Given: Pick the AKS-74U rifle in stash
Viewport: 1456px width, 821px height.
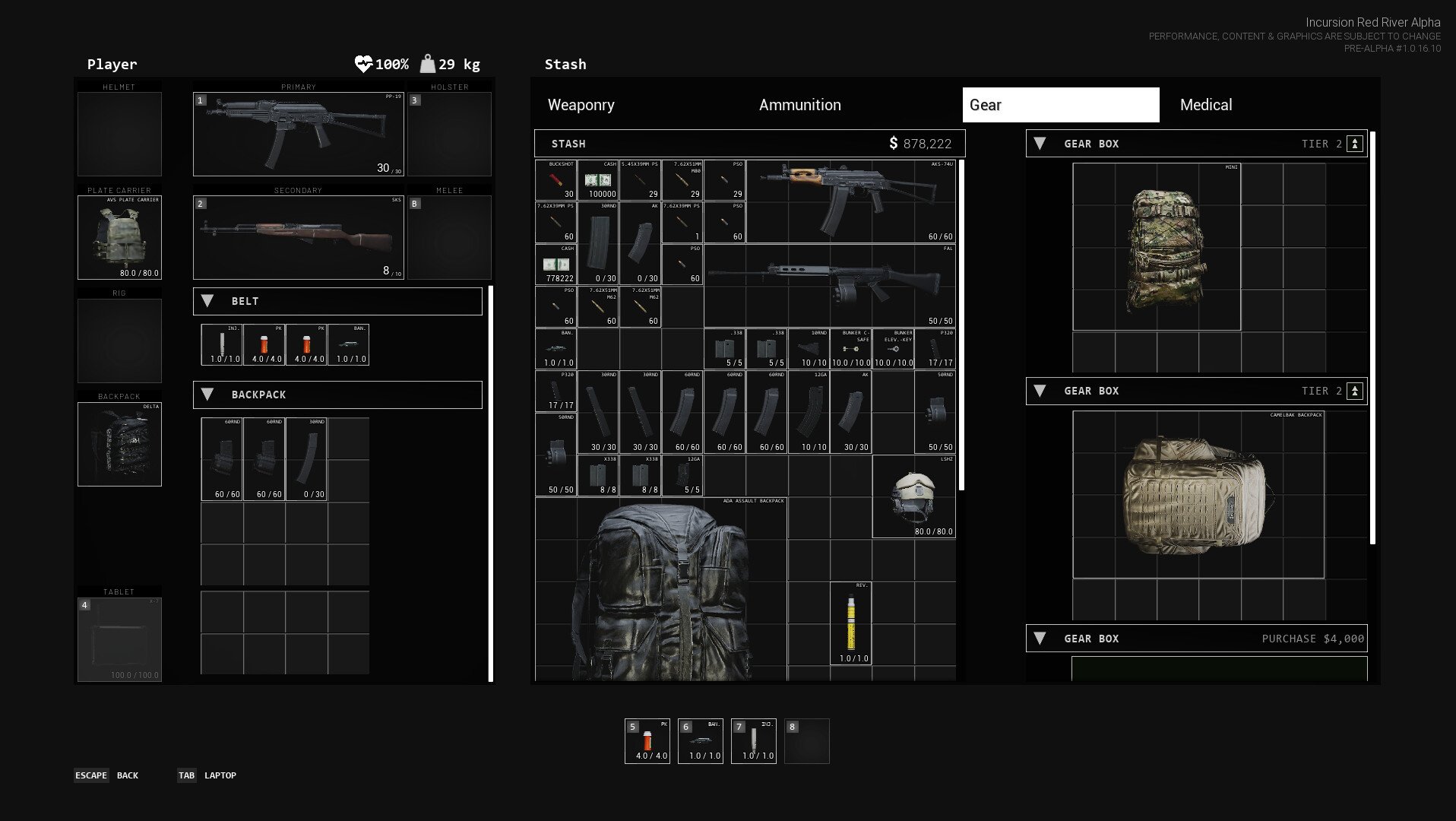Looking at the screenshot, I should click(x=850, y=201).
